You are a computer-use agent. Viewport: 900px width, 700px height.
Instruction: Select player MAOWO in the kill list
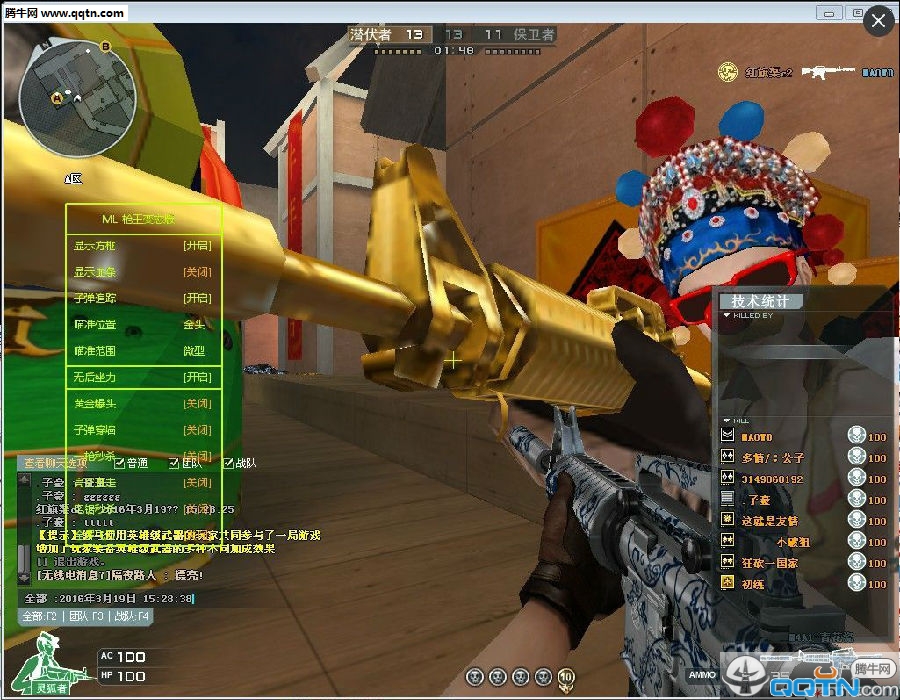757,437
